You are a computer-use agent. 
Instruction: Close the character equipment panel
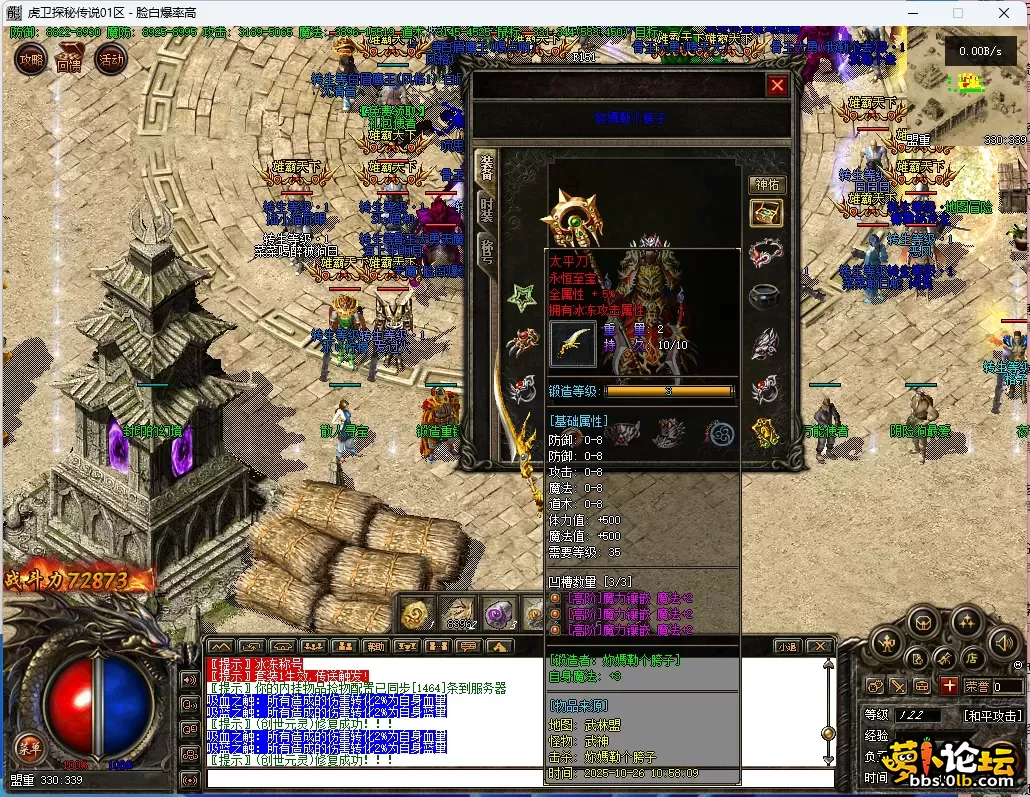(777, 86)
